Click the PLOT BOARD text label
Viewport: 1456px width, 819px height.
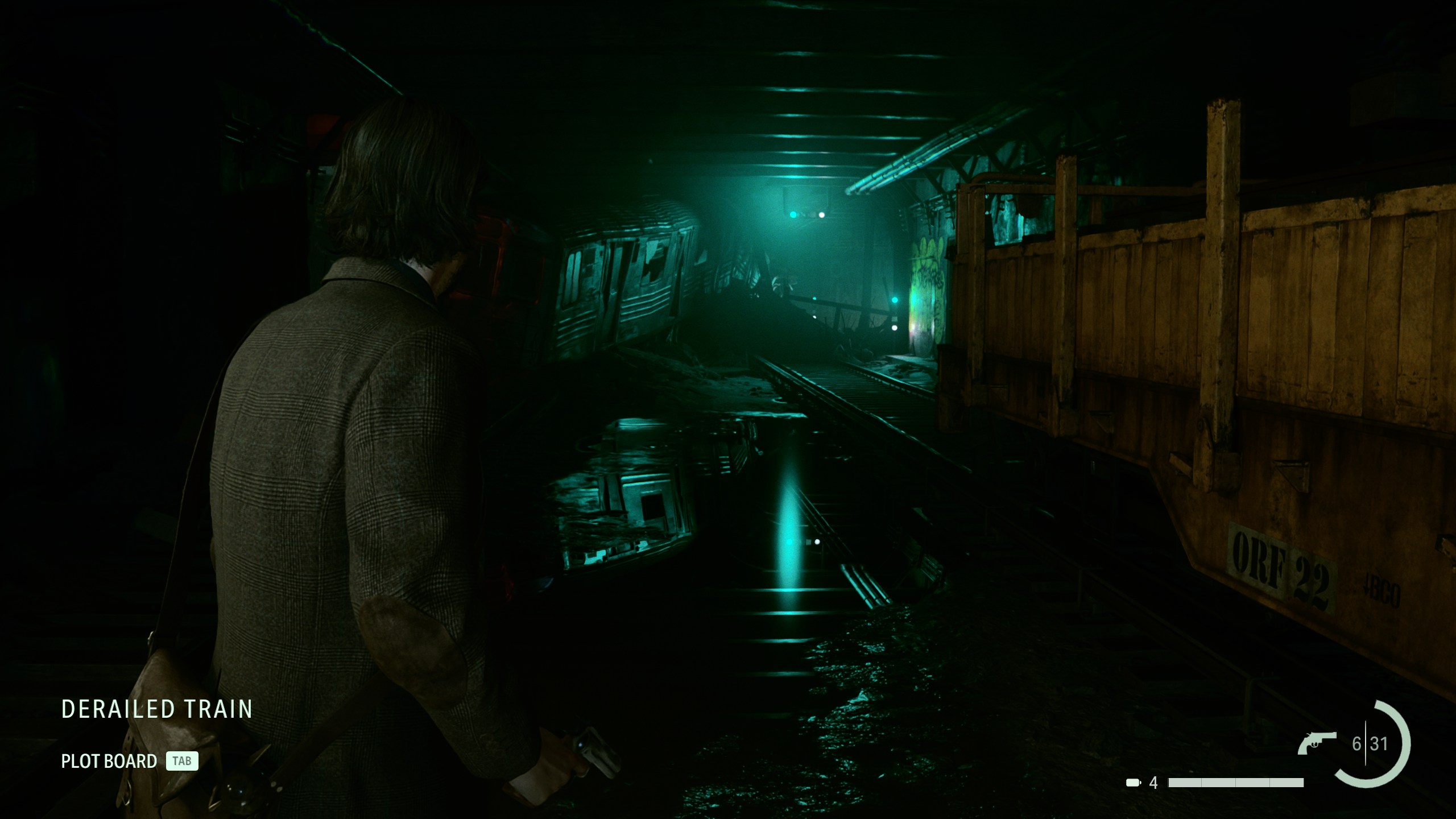(108, 761)
